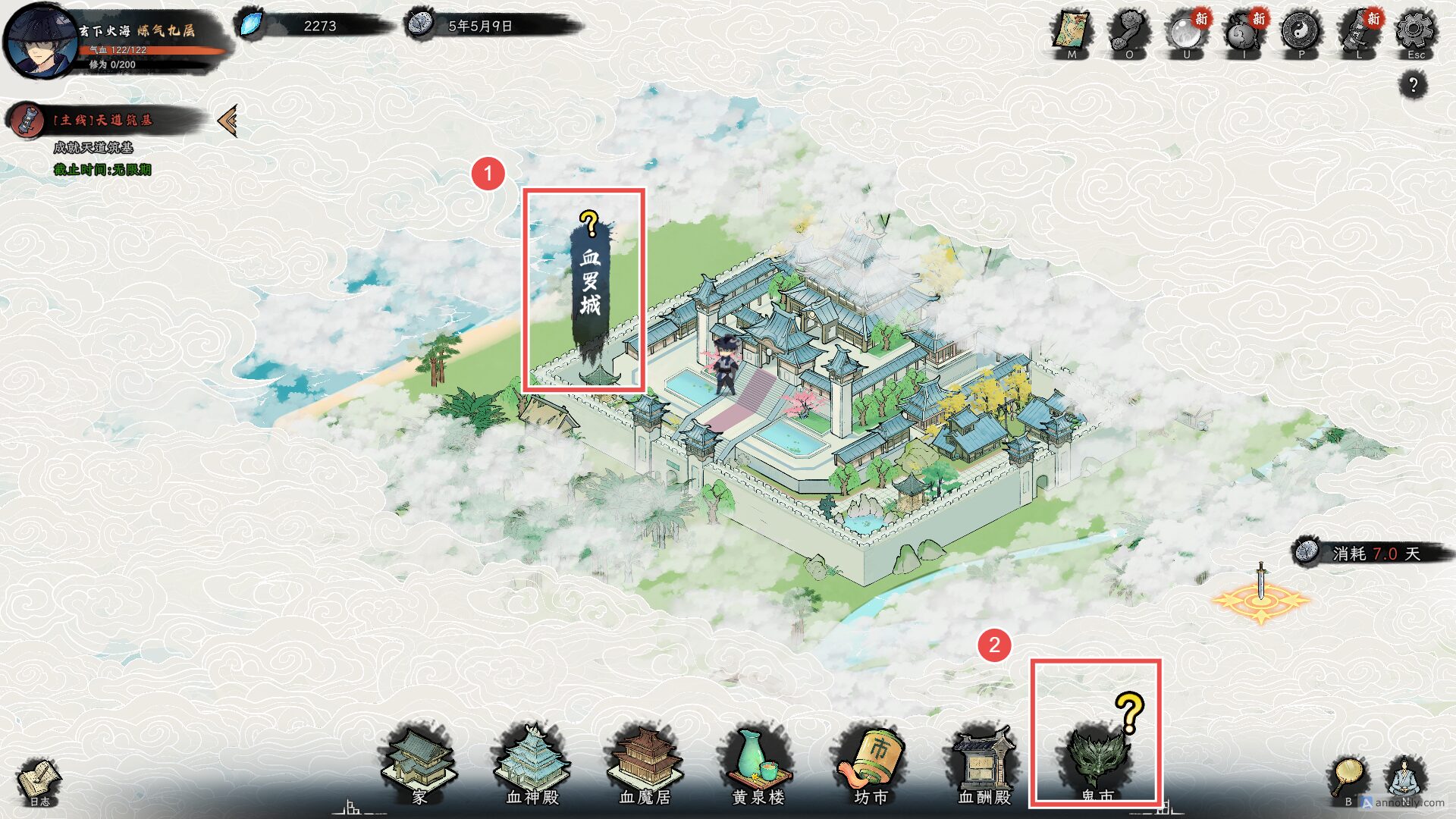This screenshot has height=819, width=1456.
Task: Collapse the quest tracker arrow
Action: 227,121
